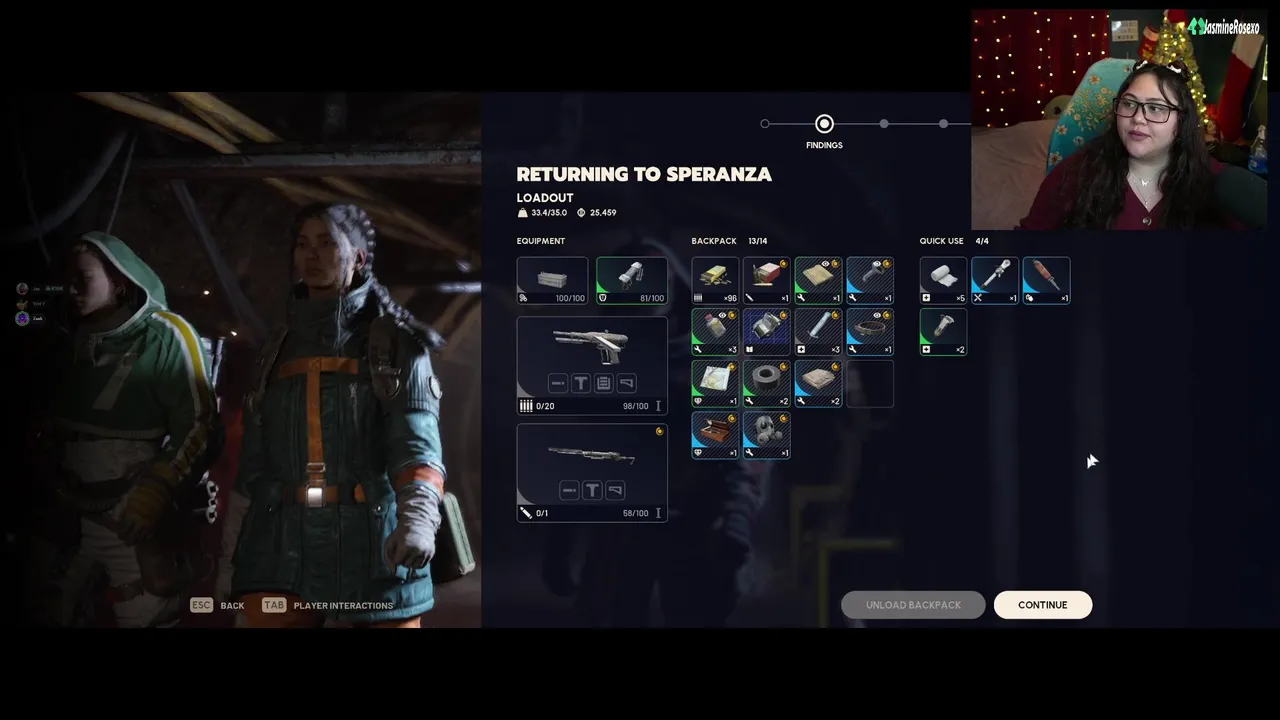Choose the bandage roll in quick use
The height and width of the screenshot is (720, 1280).
(943, 280)
